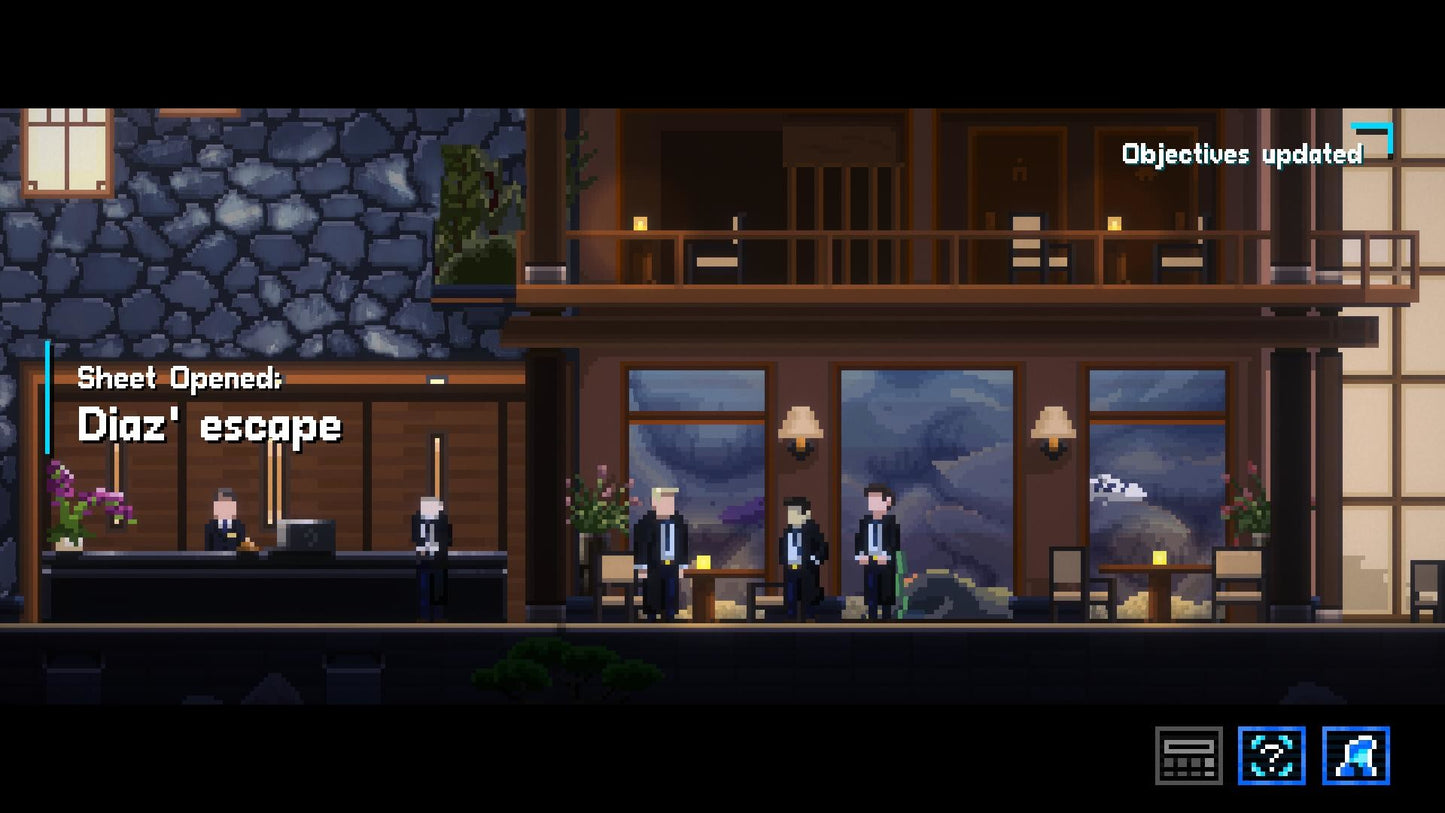Dismiss the Objectives updated notification
1445x813 pixels.
pyautogui.click(x=1242, y=153)
